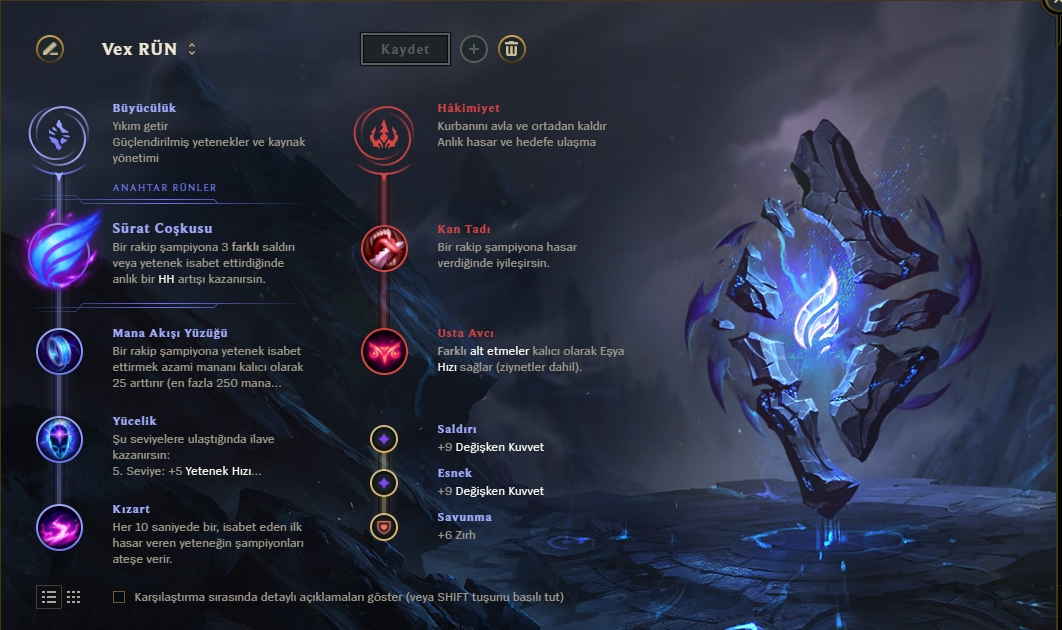Click the pencil edit rune page icon

click(50, 48)
